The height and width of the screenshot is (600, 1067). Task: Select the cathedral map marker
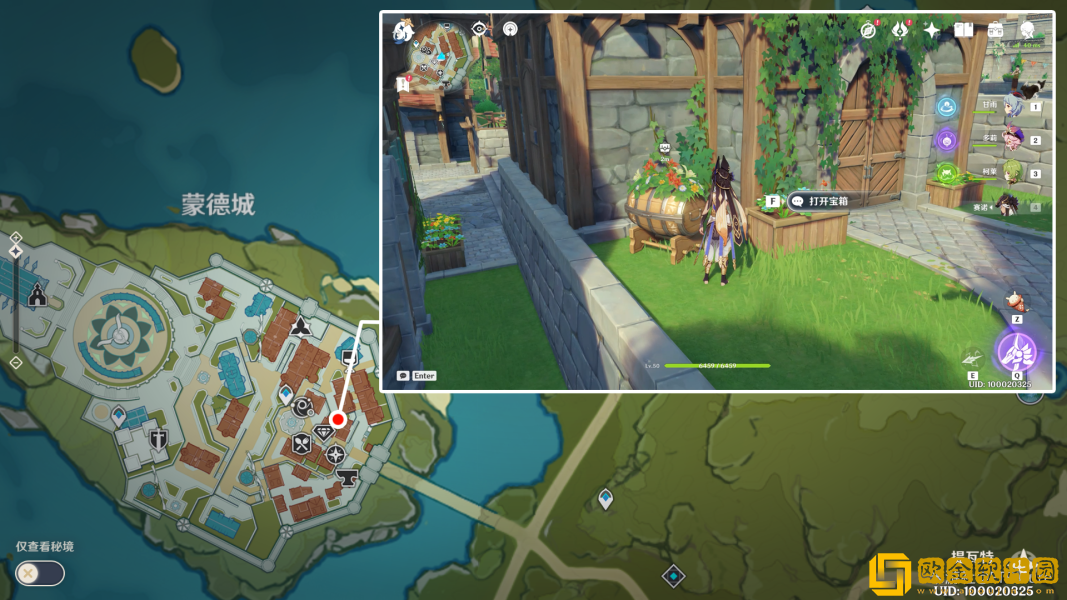(38, 295)
